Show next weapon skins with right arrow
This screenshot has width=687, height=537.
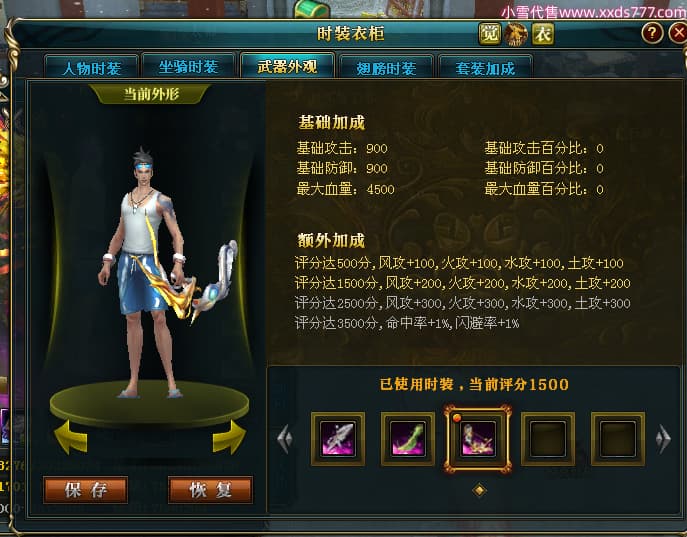(x=662, y=439)
